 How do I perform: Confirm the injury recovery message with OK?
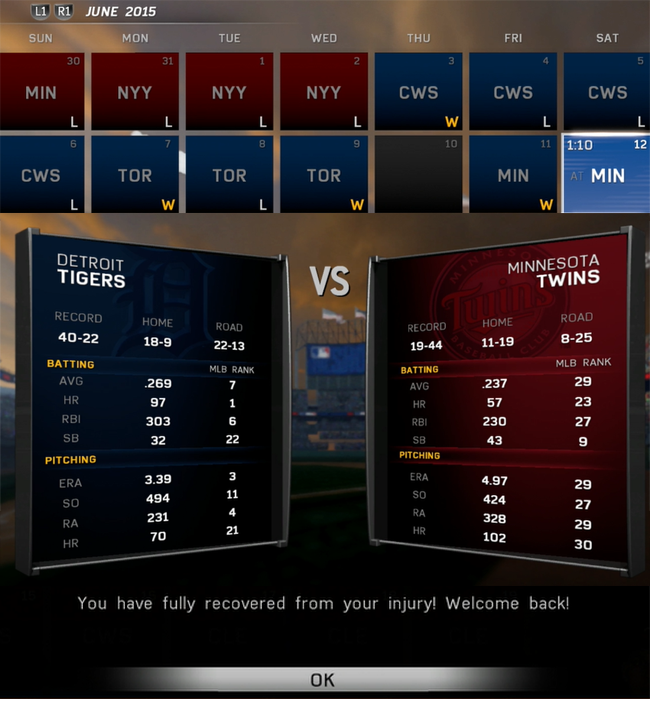tap(322, 680)
